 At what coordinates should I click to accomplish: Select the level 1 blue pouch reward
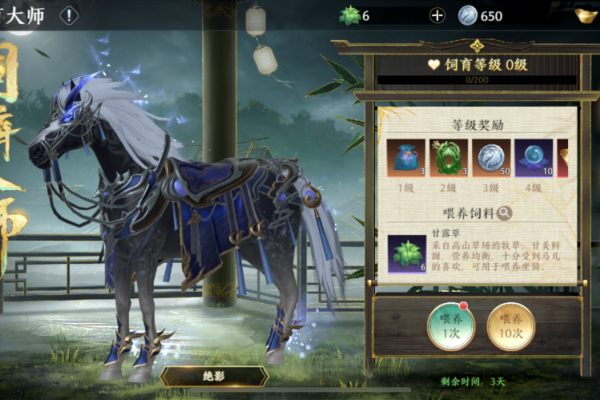point(407,158)
